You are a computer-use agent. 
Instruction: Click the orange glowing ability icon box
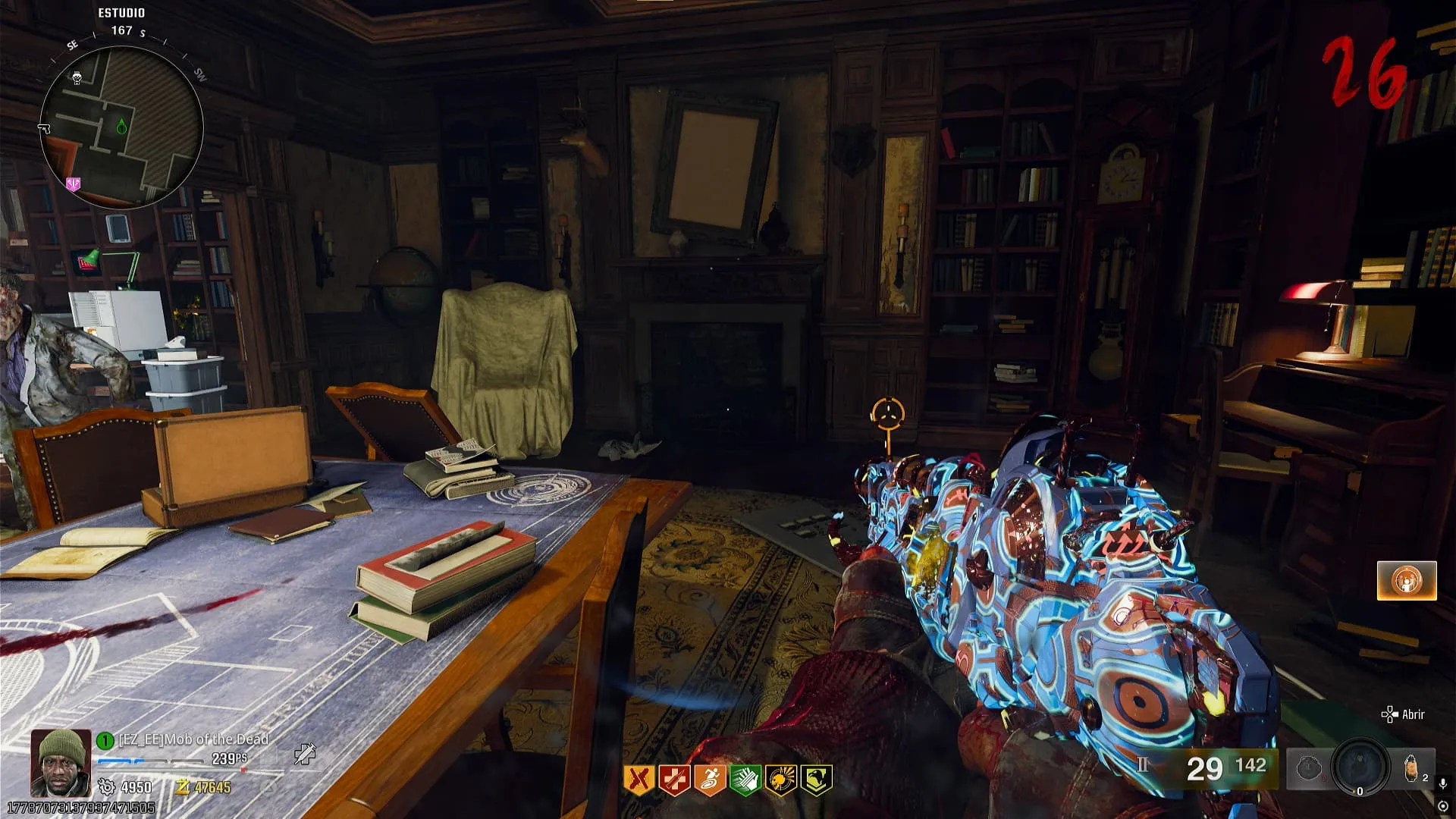coord(1407,581)
